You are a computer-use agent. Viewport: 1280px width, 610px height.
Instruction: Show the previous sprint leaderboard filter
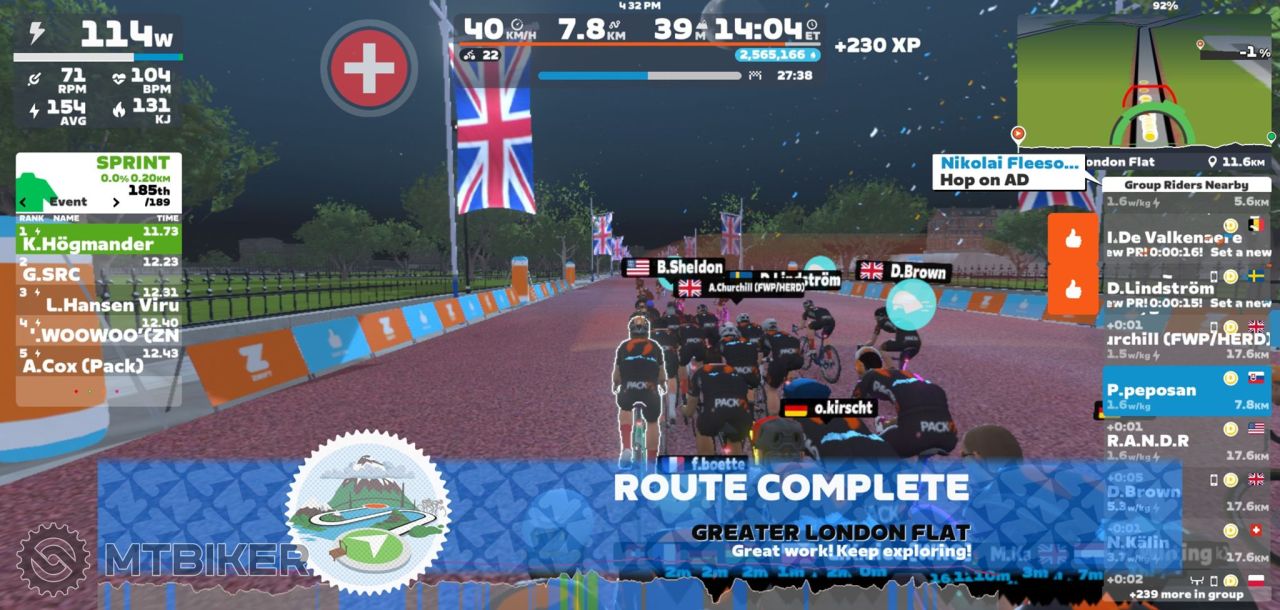pos(24,202)
